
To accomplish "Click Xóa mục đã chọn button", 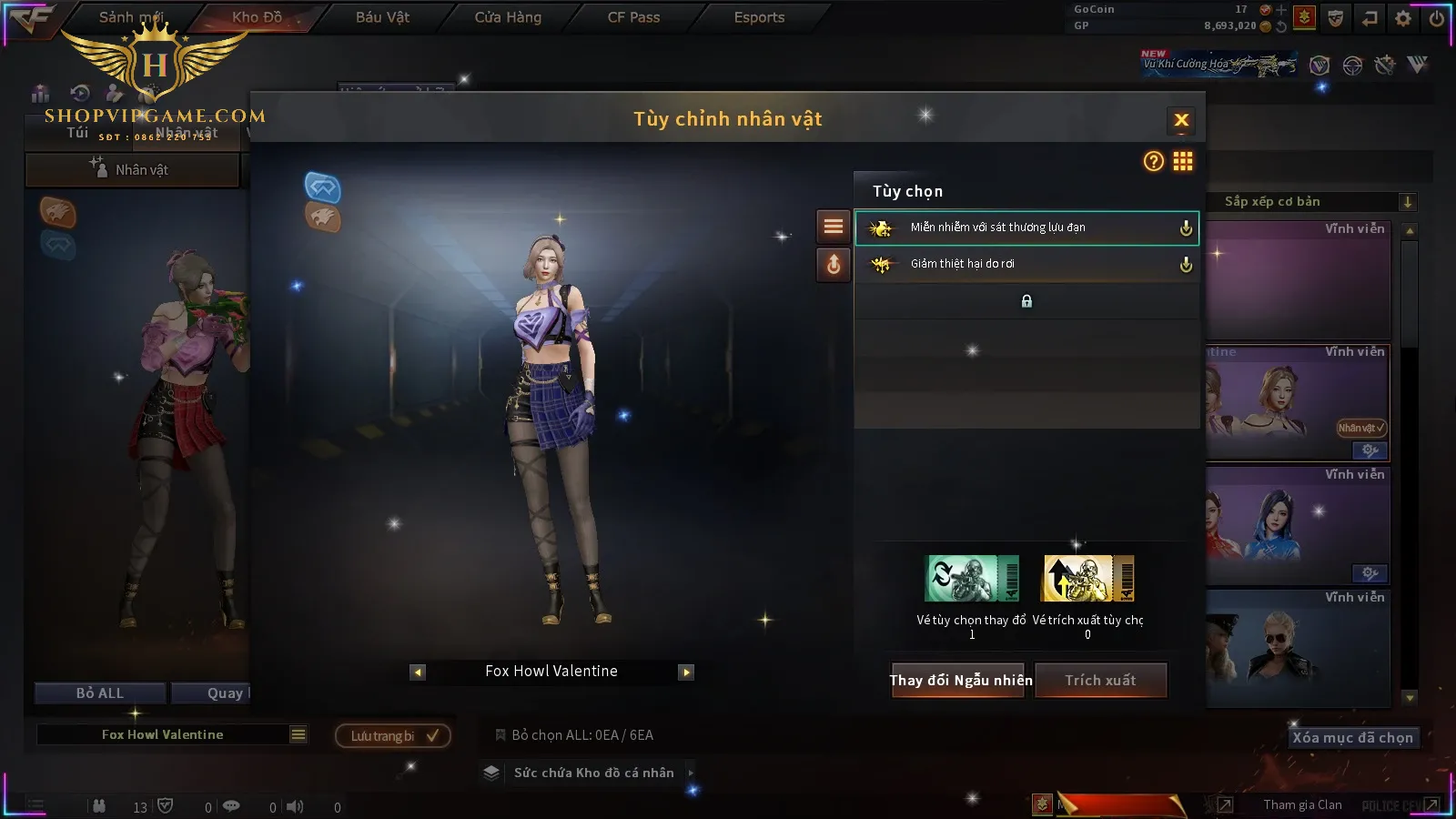I will point(1352,738).
